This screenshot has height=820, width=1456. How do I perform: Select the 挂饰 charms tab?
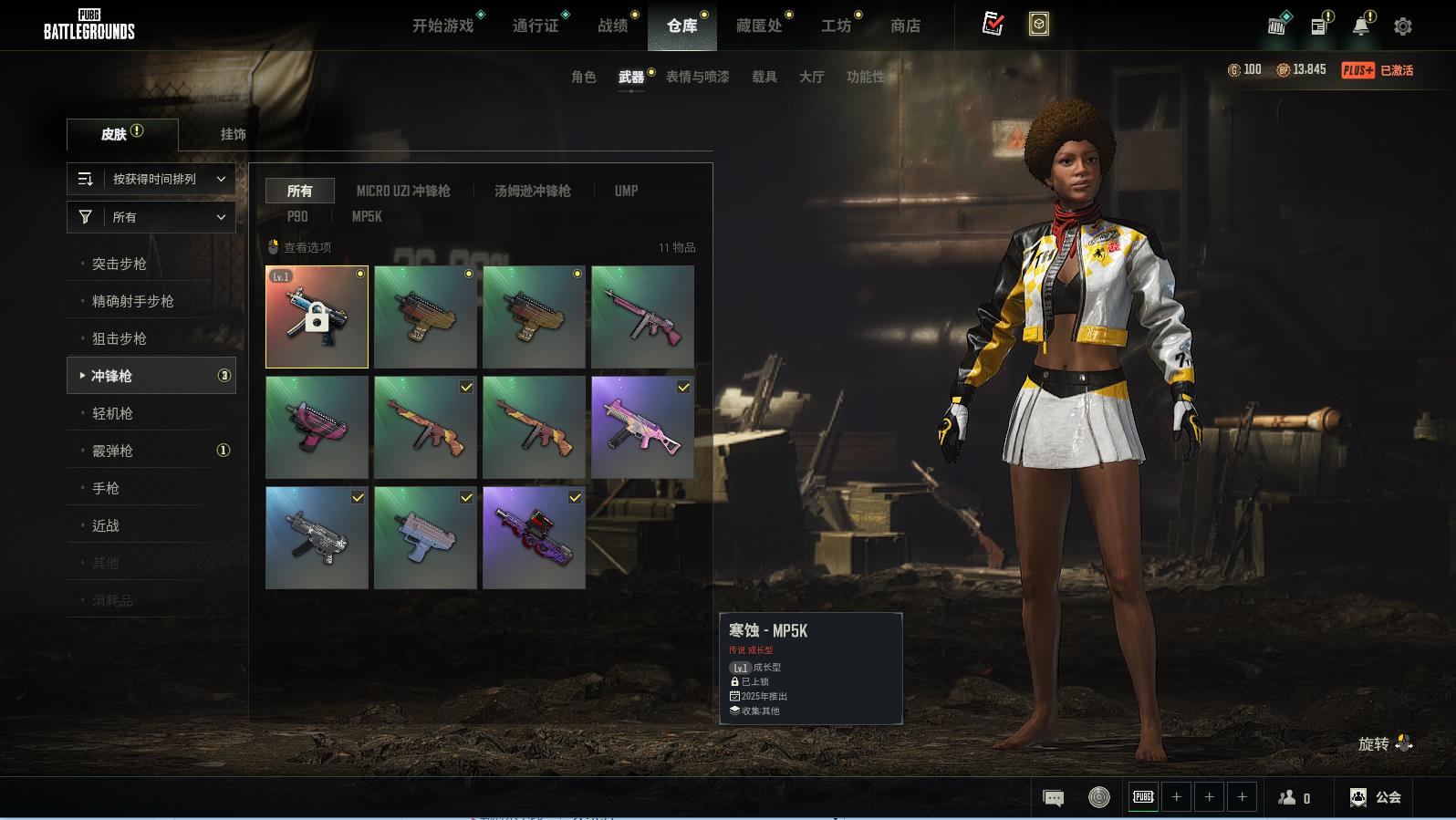click(233, 134)
